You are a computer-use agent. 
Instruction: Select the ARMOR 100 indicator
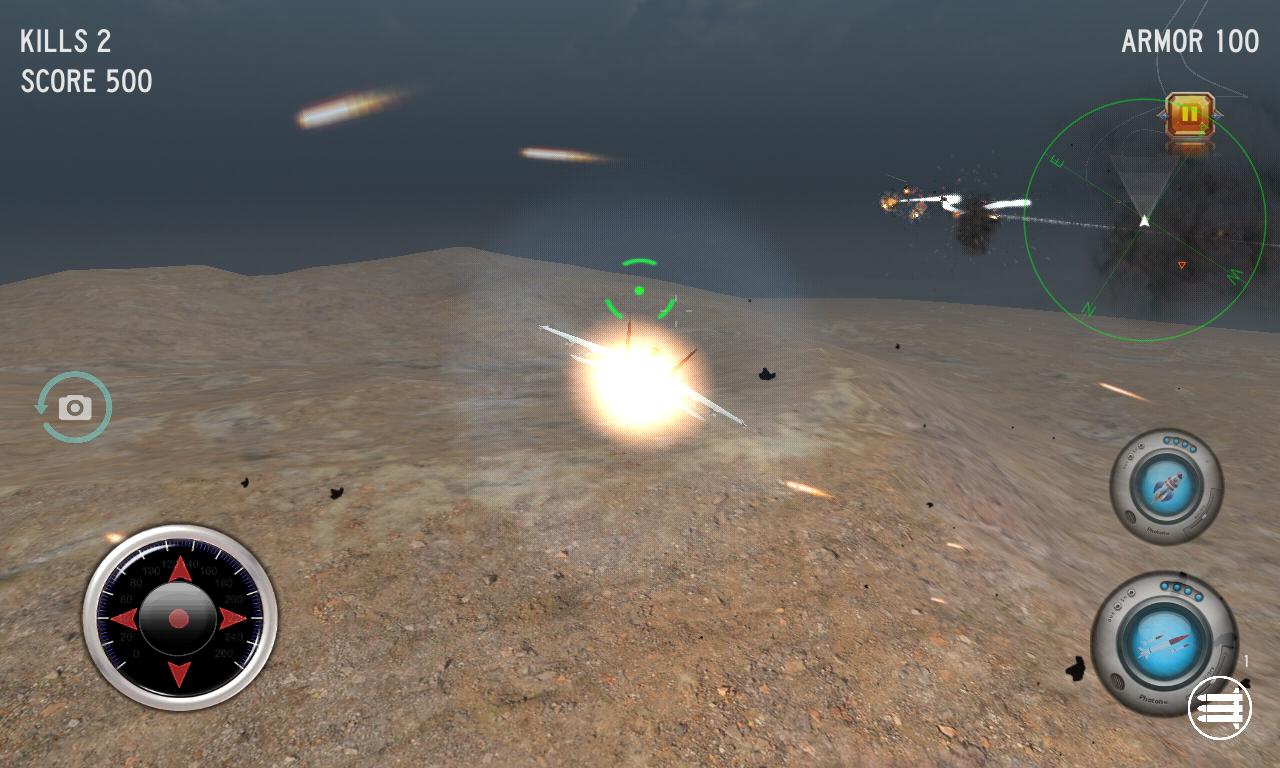pos(1190,41)
